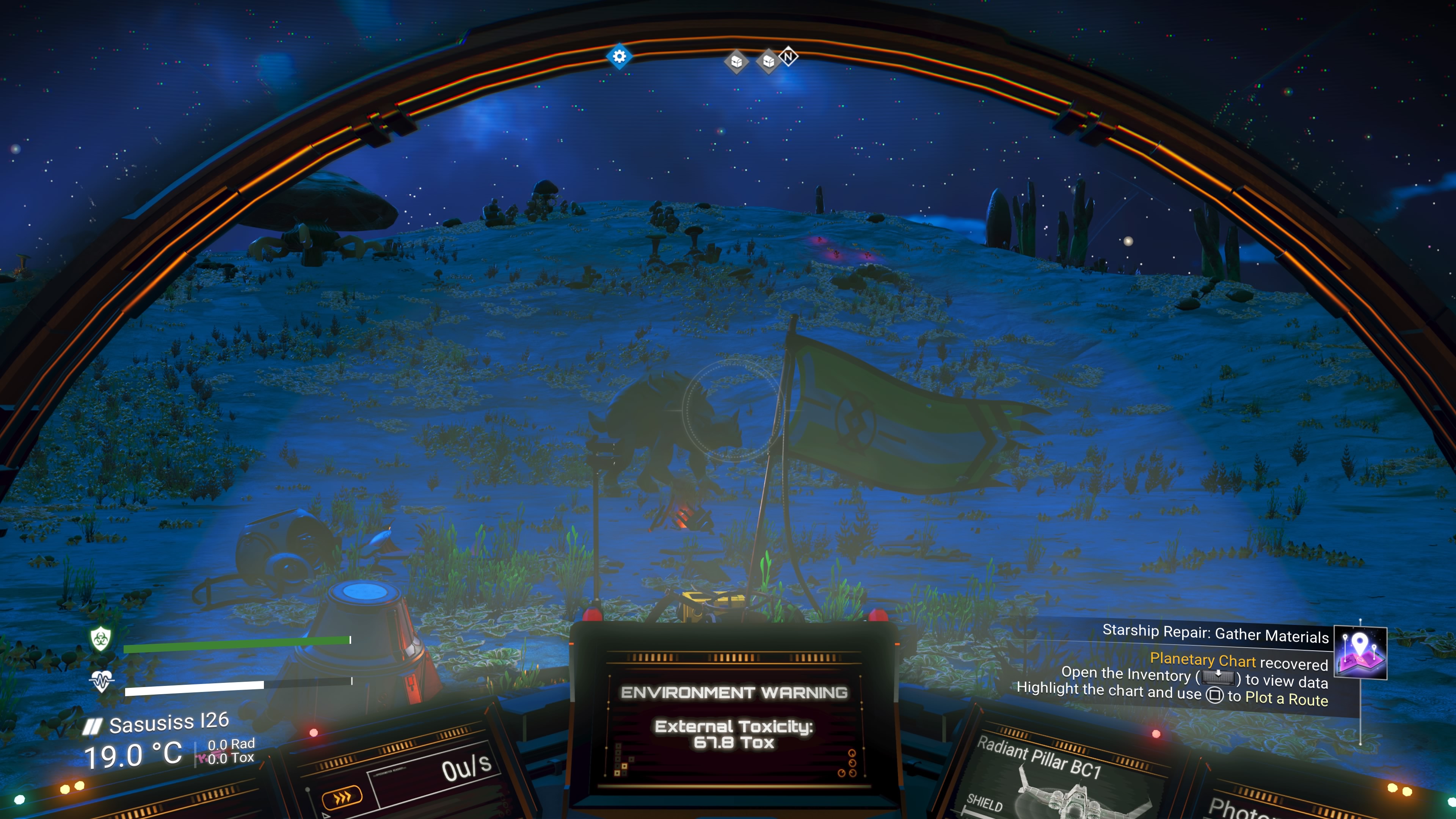Select the Starship Repair mission tracker

[1215, 634]
